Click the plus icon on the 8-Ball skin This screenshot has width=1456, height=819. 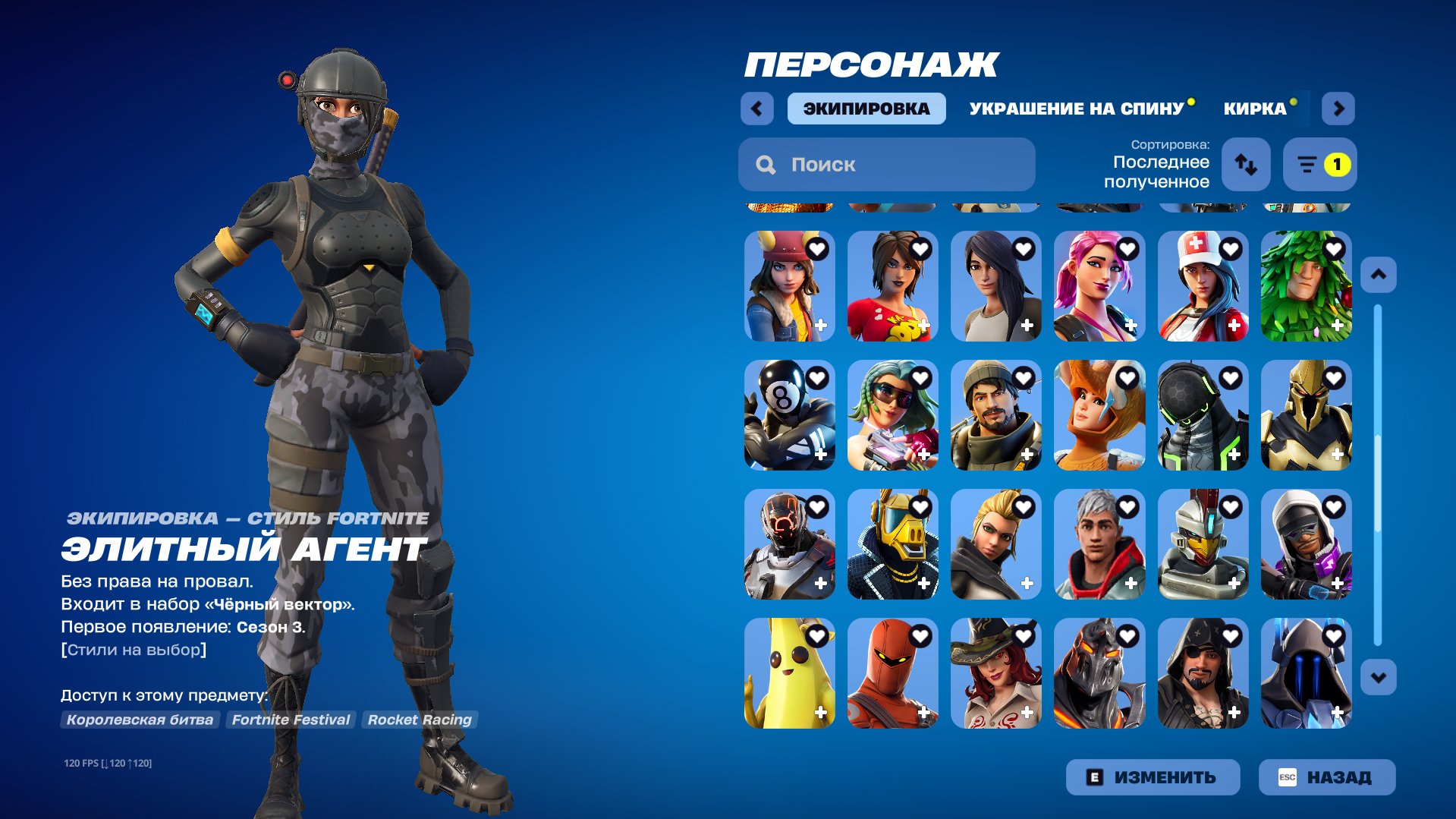click(821, 455)
